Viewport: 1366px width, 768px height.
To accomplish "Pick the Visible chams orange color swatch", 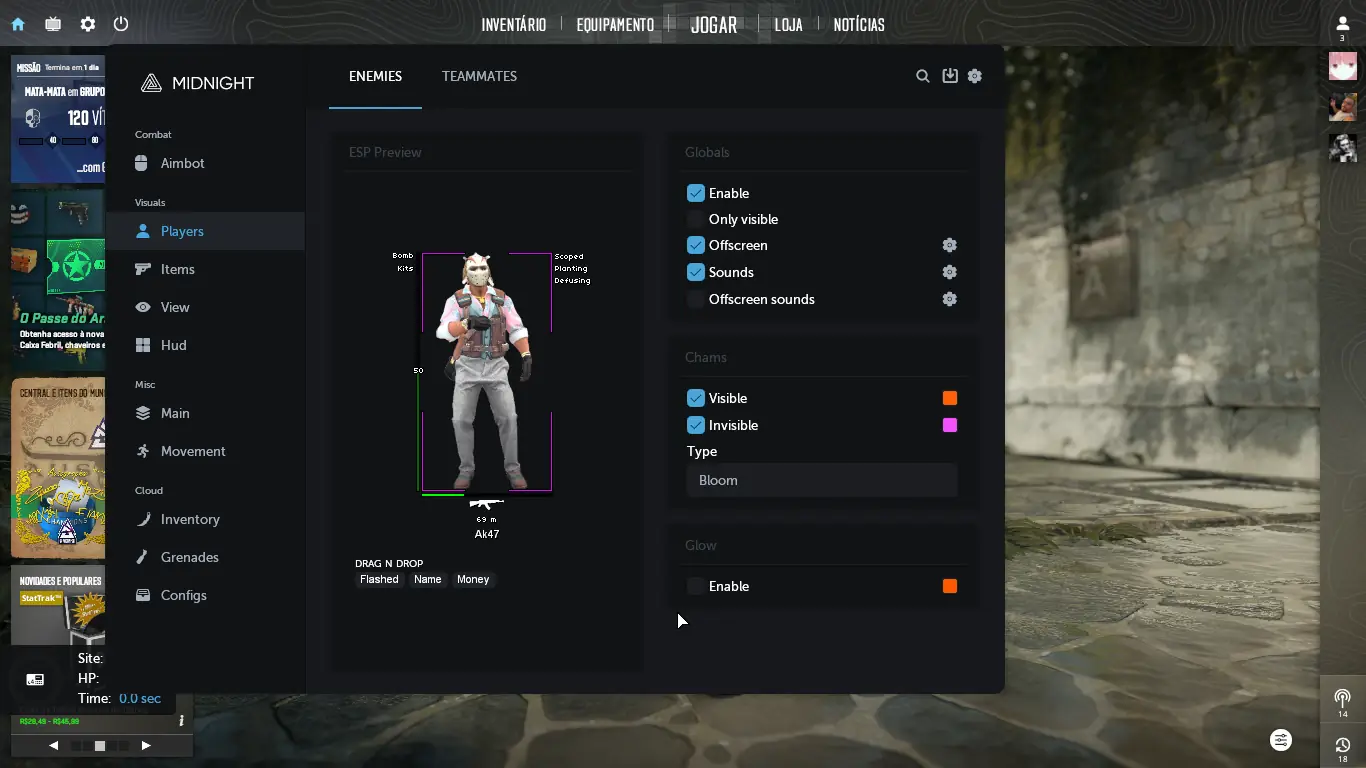I will click(x=950, y=398).
